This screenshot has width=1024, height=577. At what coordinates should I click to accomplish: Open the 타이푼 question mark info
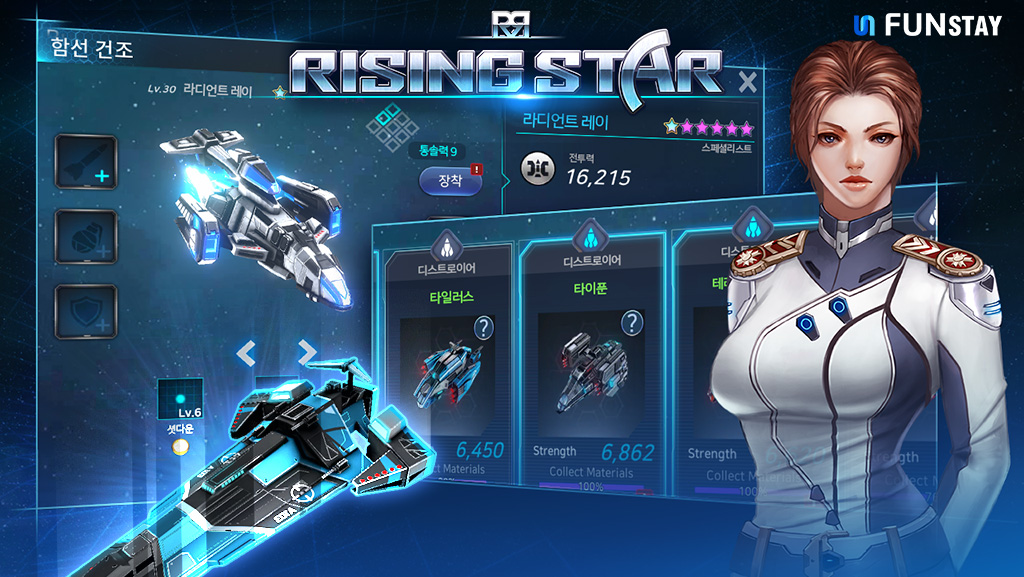[x=632, y=323]
